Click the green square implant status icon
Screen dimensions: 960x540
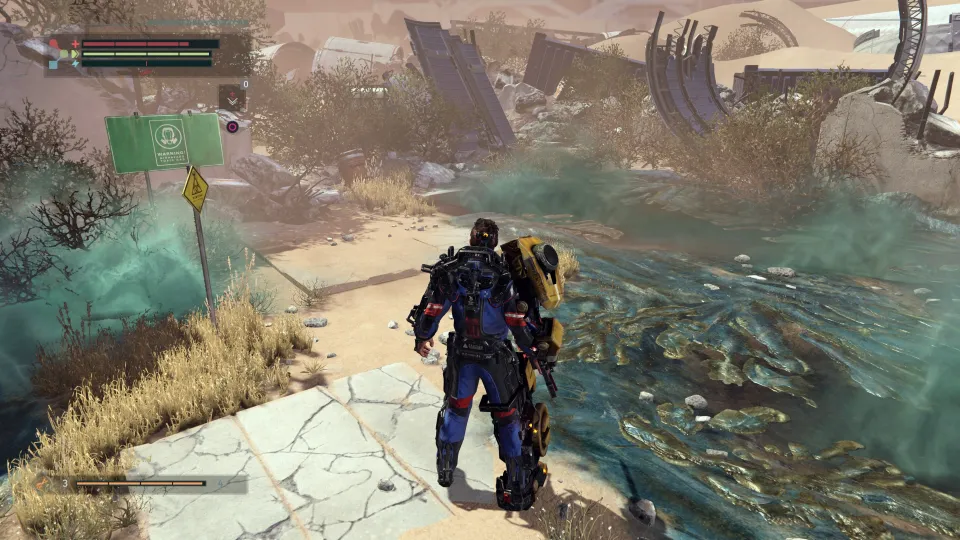pyautogui.click(x=65, y=53)
